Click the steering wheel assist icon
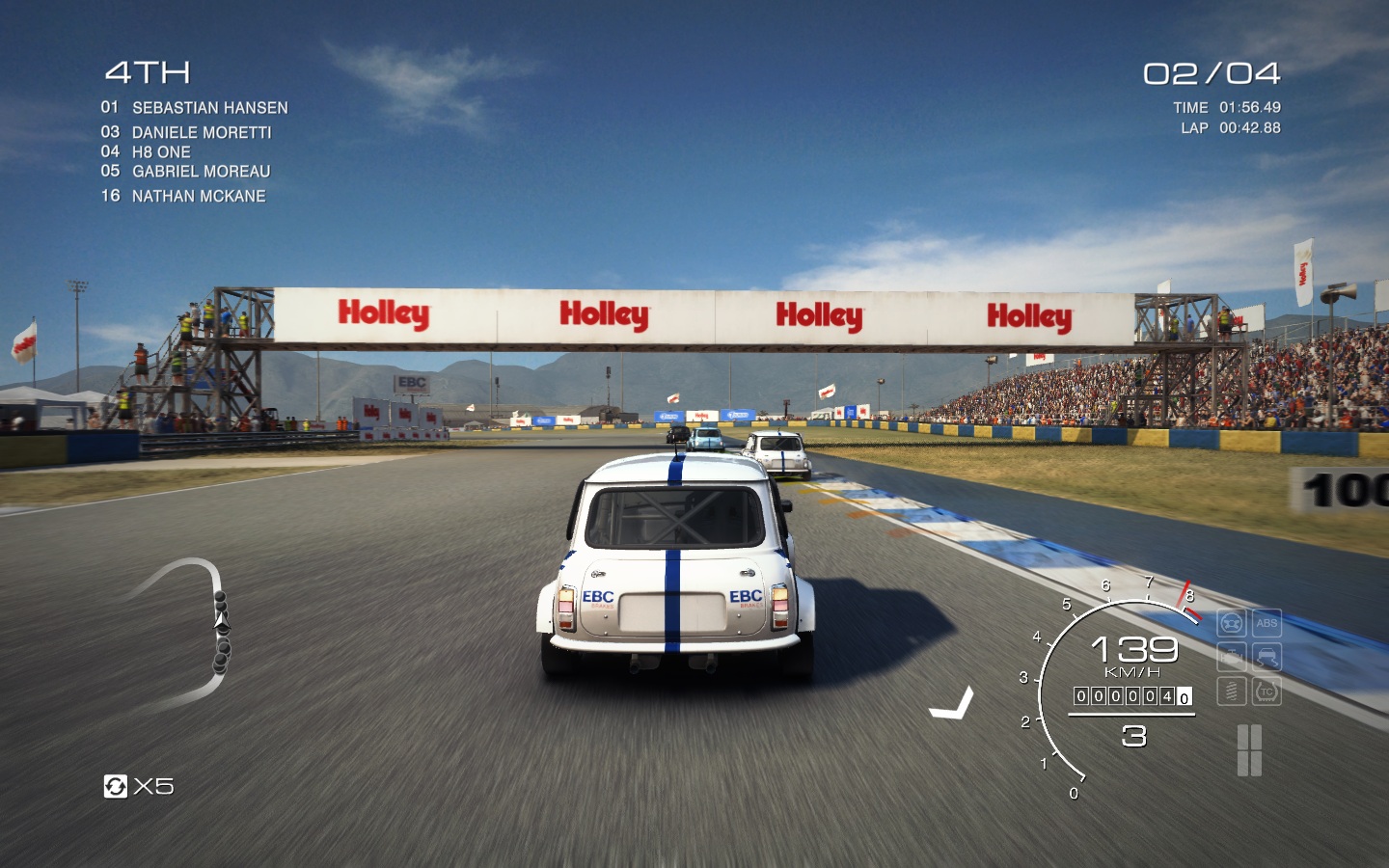Viewport: 1389px width, 868px height. click(1232, 623)
